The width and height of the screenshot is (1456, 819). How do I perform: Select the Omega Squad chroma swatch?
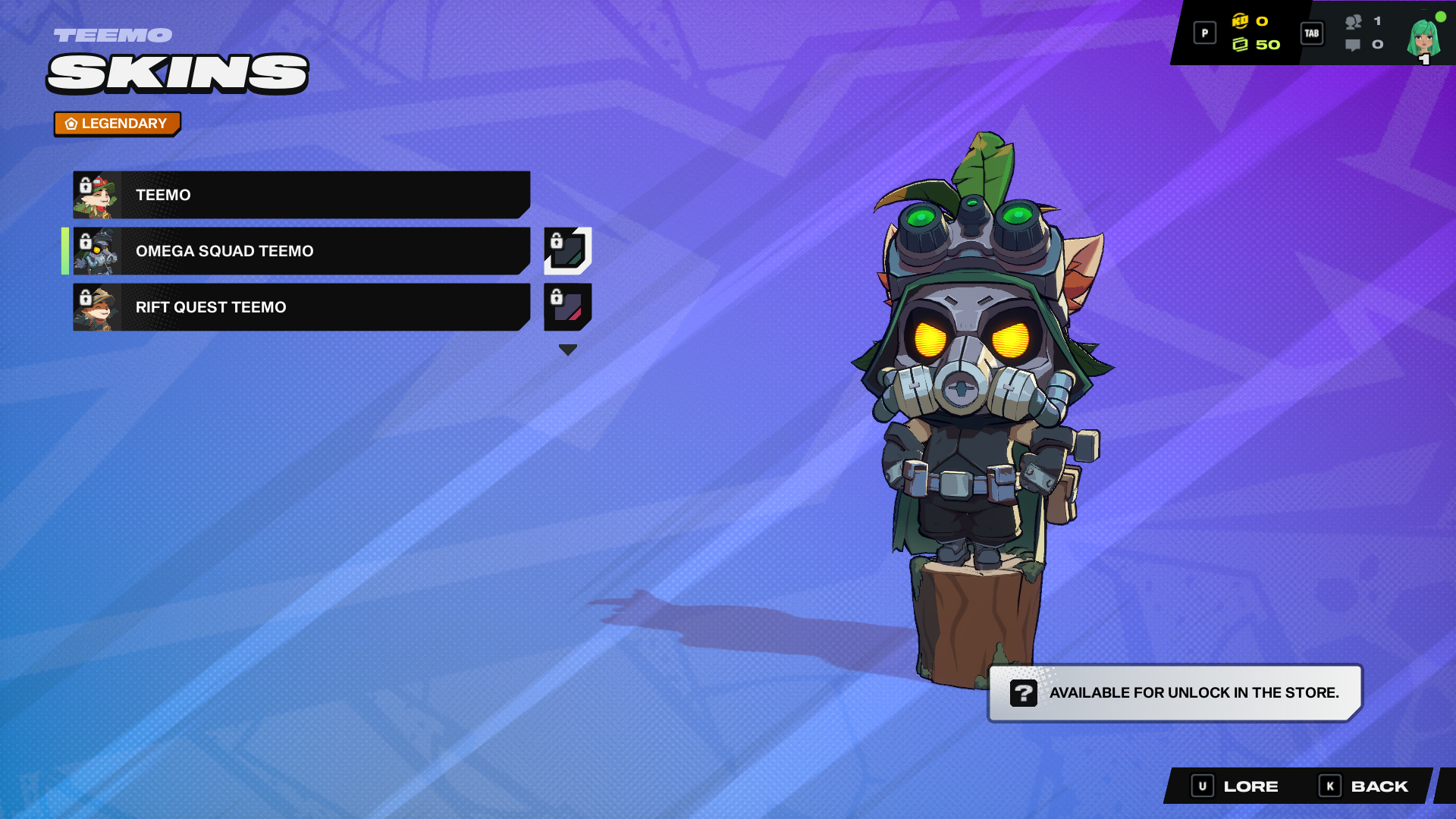[x=566, y=251]
